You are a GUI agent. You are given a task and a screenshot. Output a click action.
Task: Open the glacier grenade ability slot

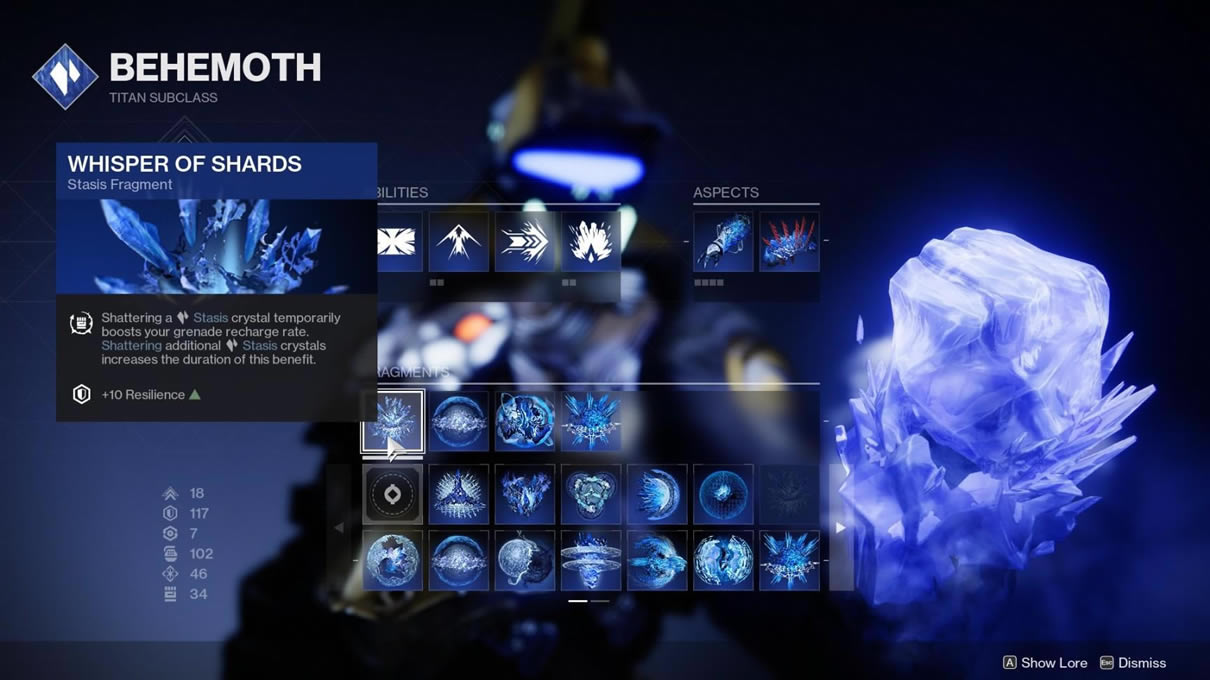coord(591,241)
